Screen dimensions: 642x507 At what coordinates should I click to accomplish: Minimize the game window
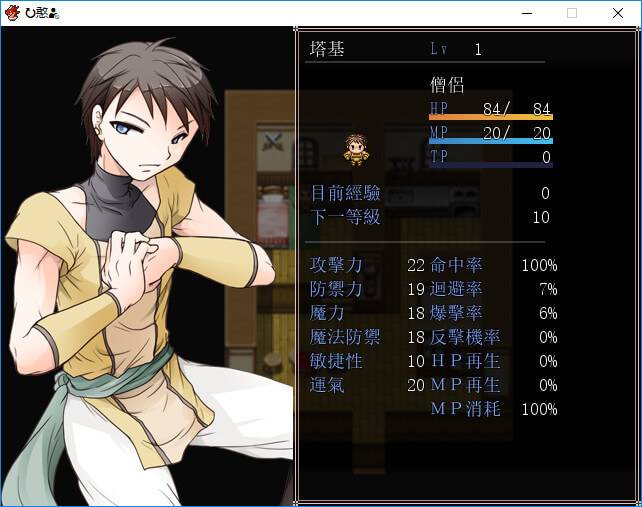tap(526, 13)
